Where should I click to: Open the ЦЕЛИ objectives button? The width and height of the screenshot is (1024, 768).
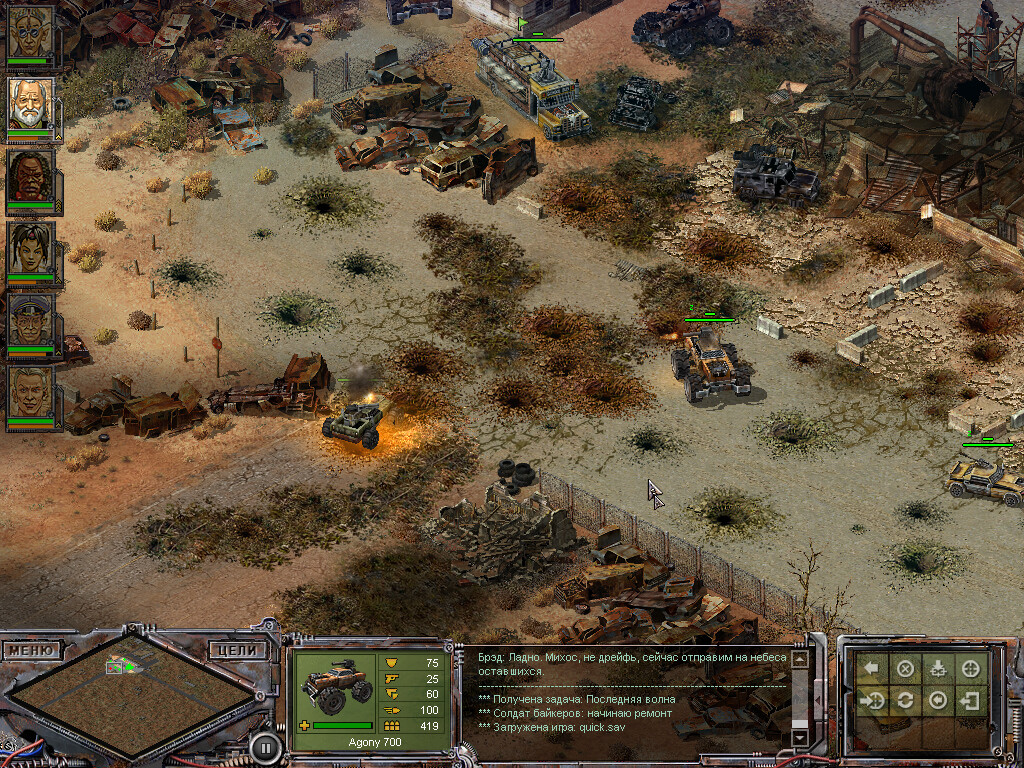coord(239,650)
